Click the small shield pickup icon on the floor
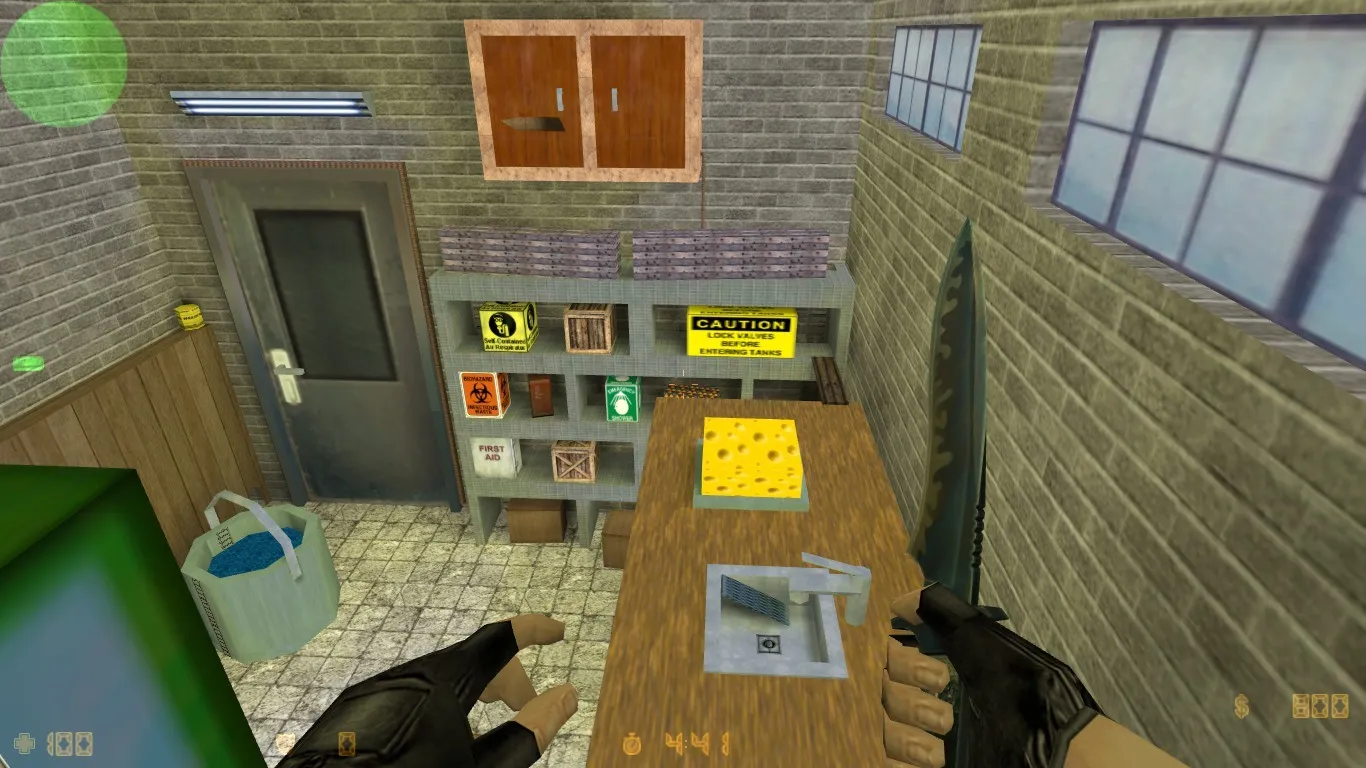Image resolution: width=1366 pixels, height=768 pixels. coord(283,742)
